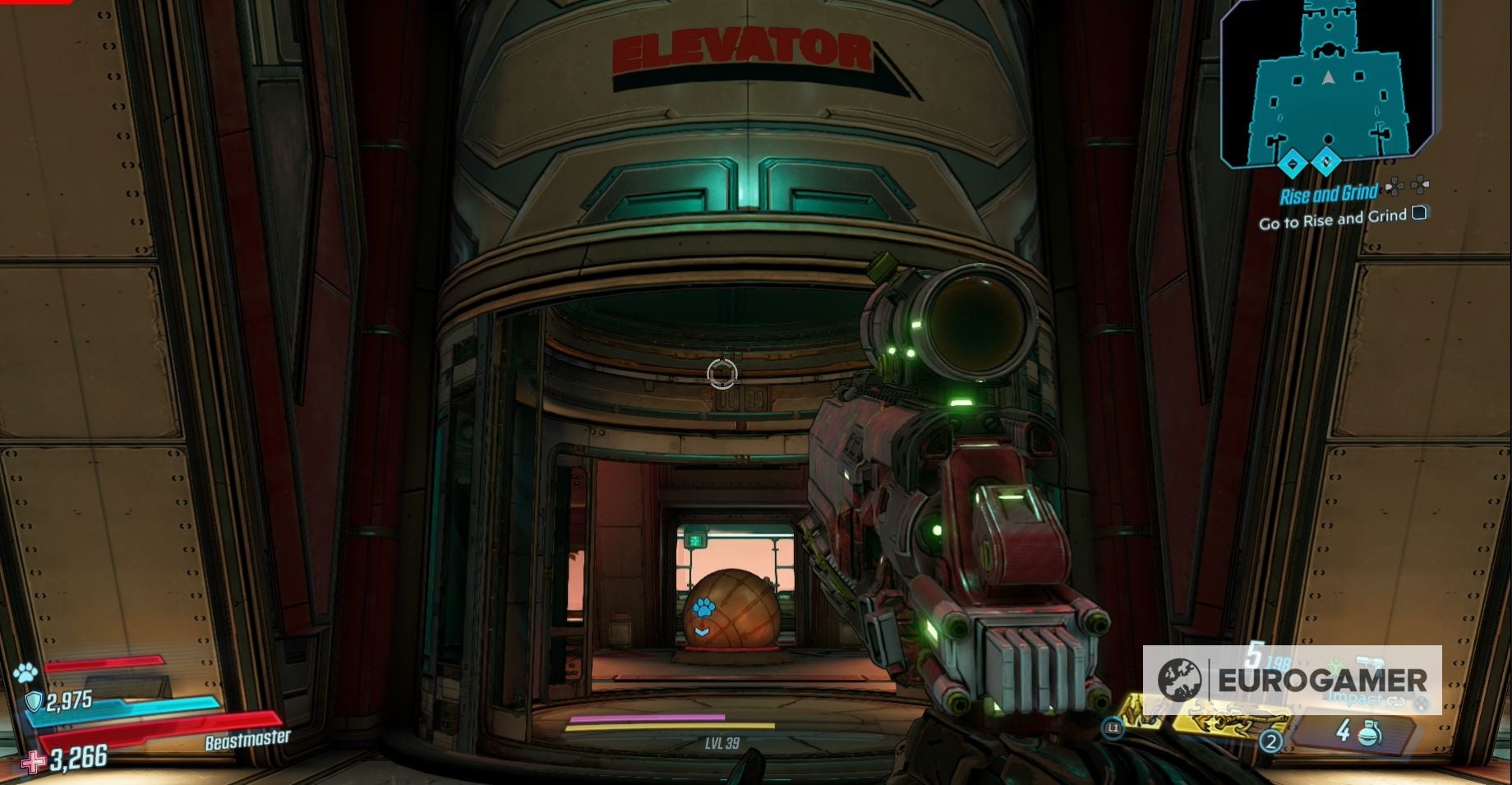Select the left waypoint diamond under the minimap
The height and width of the screenshot is (785, 1512).
click(x=1293, y=164)
